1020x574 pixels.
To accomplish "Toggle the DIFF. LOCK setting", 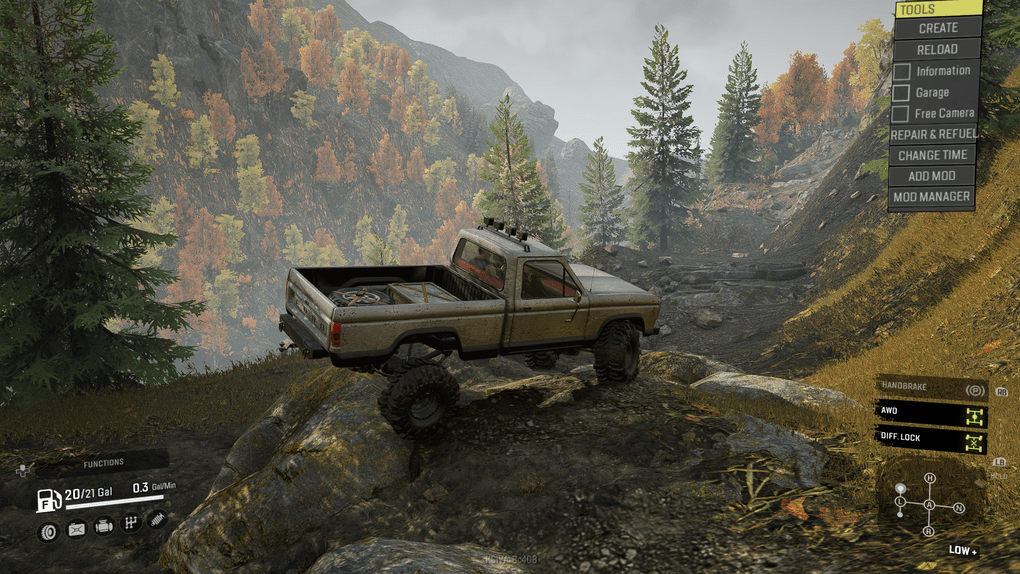I will (930, 438).
